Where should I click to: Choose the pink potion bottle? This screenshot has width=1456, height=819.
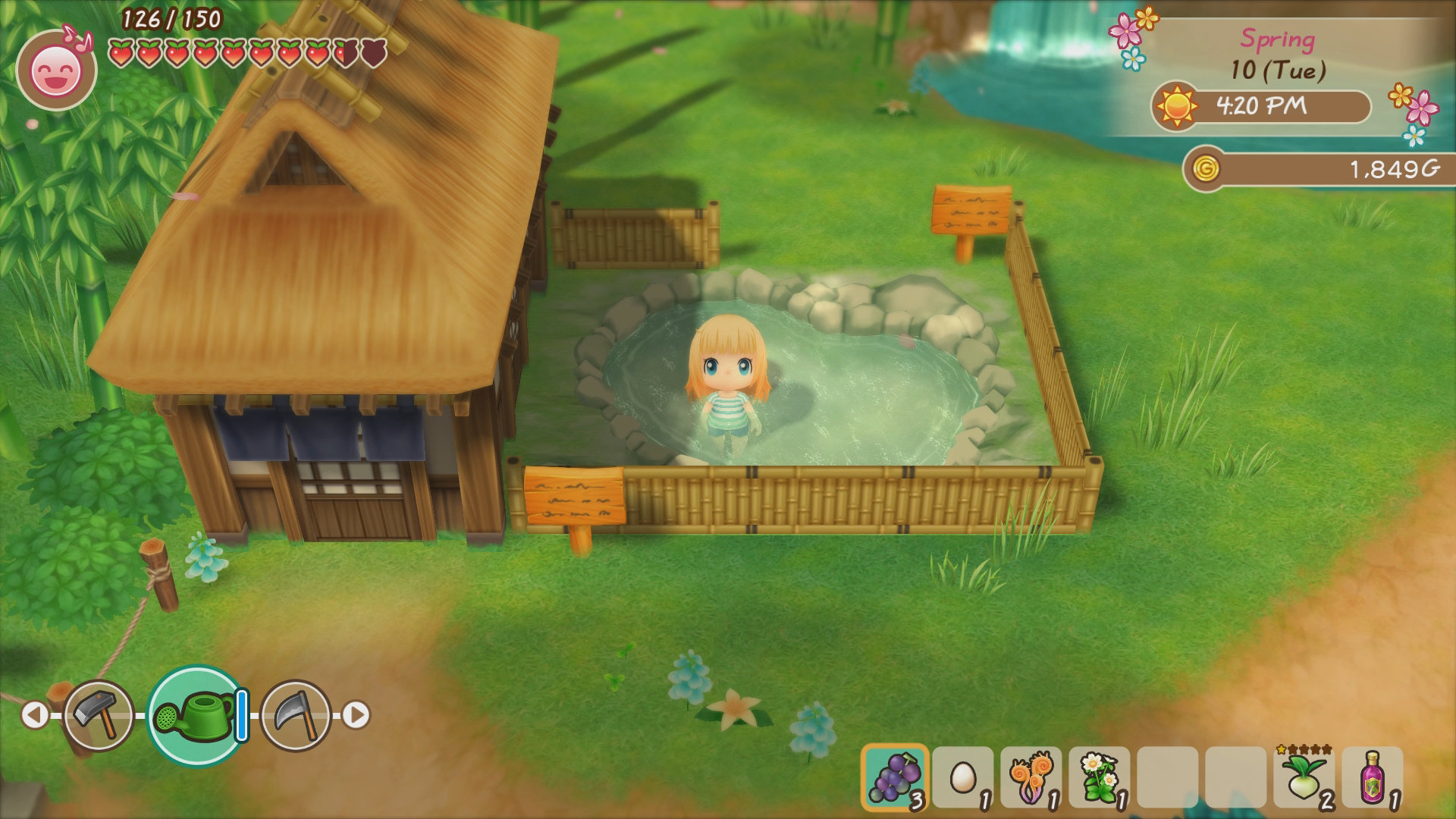click(x=1372, y=777)
